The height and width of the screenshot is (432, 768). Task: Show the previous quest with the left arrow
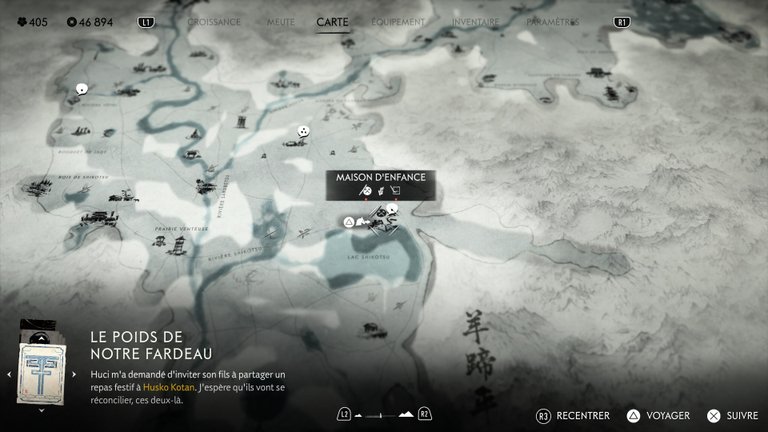pyautogui.click(x=9, y=374)
